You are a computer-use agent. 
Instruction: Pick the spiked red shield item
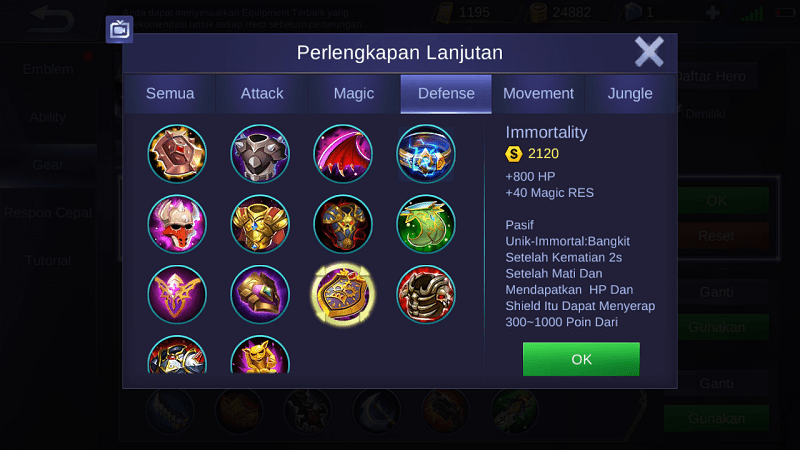[x=177, y=153]
